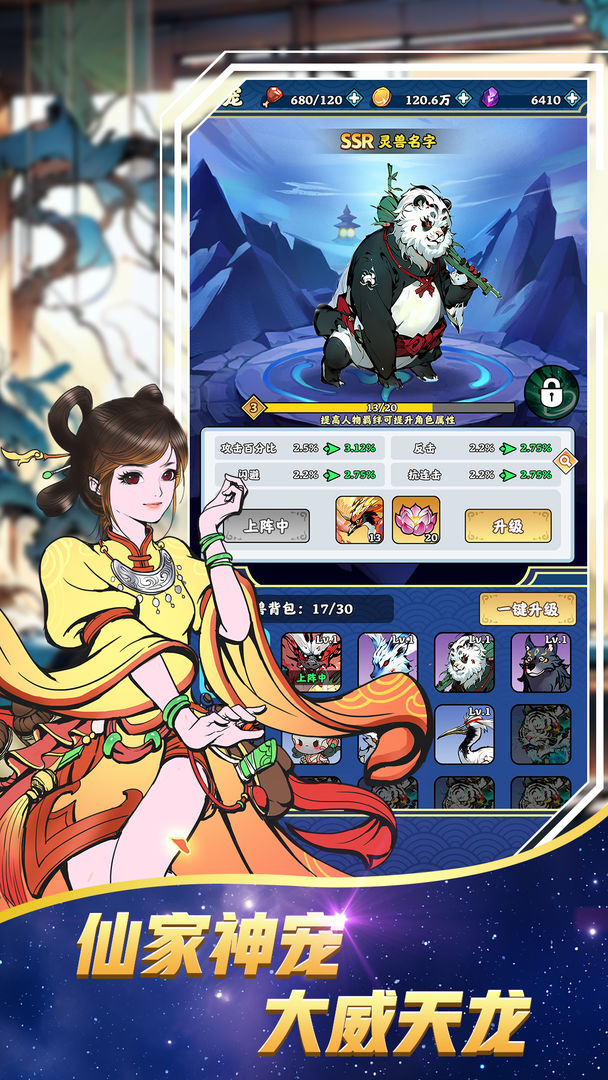This screenshot has width=608, height=1080.
Task: Select the phoenix feather upgrade material
Action: (359, 520)
